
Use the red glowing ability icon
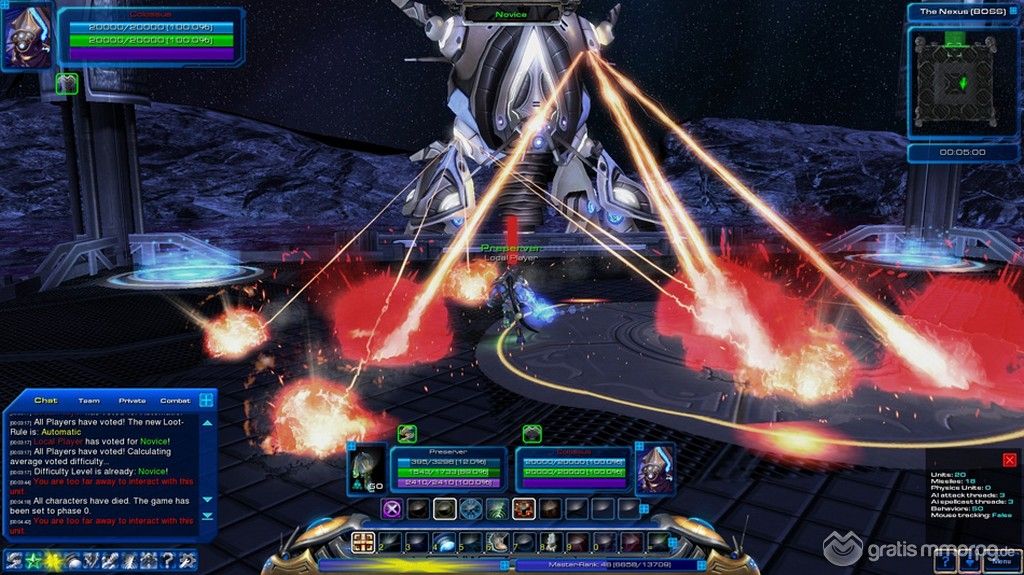(x=523, y=509)
